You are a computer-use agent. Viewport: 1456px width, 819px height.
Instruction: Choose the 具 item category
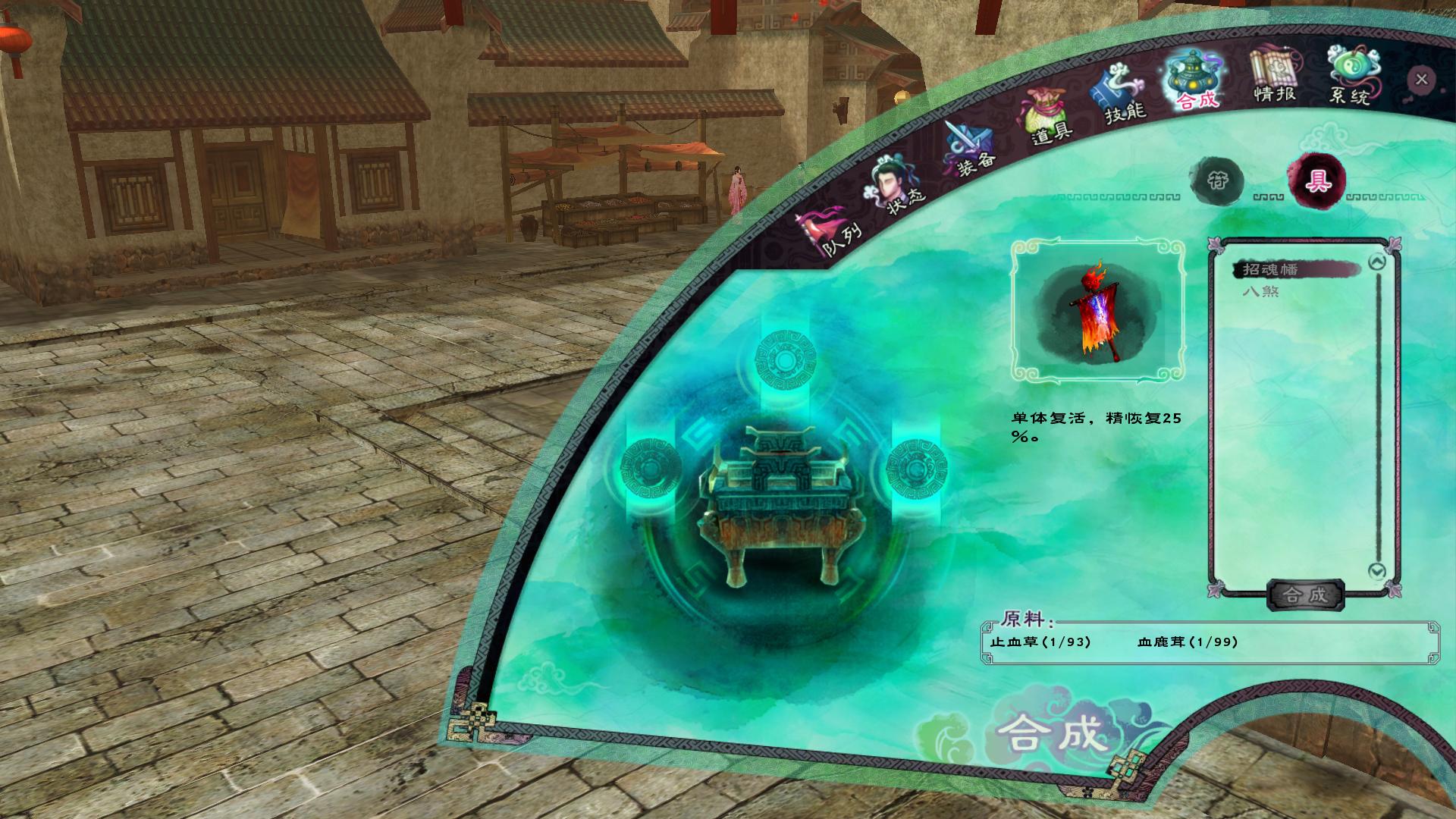tap(1316, 180)
